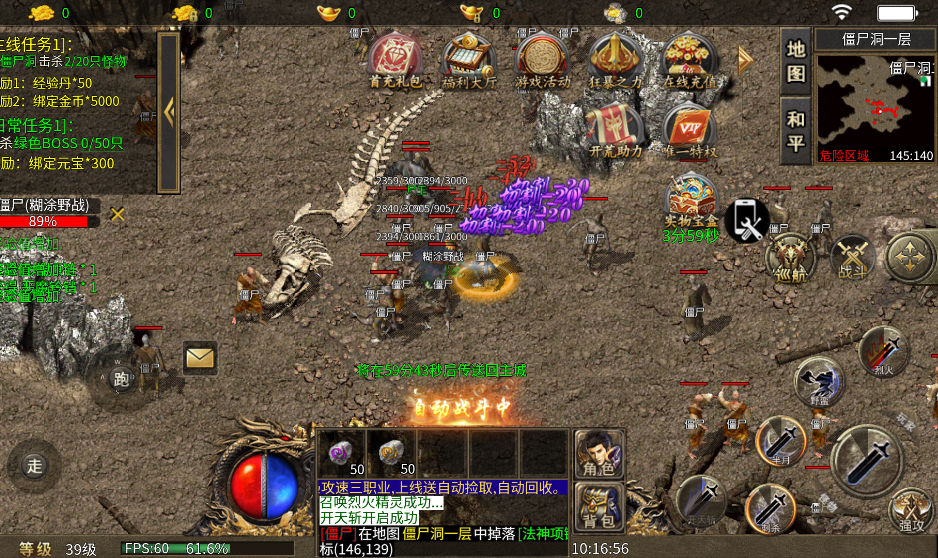This screenshot has width=938, height=558.
Task: Toggle the 战斗 crossed-swords auto-battle button
Action: click(852, 257)
